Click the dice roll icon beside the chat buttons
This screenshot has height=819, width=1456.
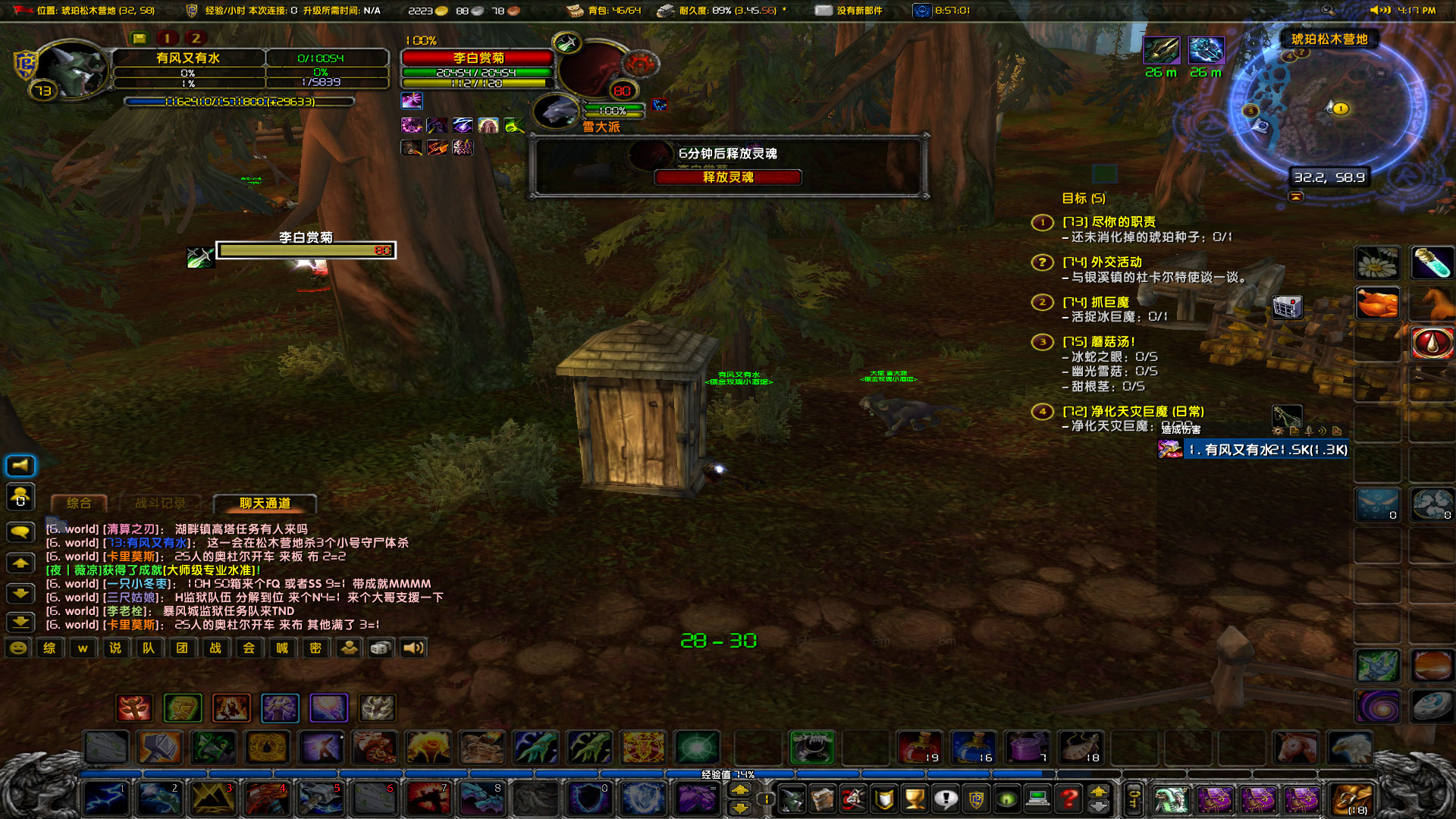coord(380,648)
